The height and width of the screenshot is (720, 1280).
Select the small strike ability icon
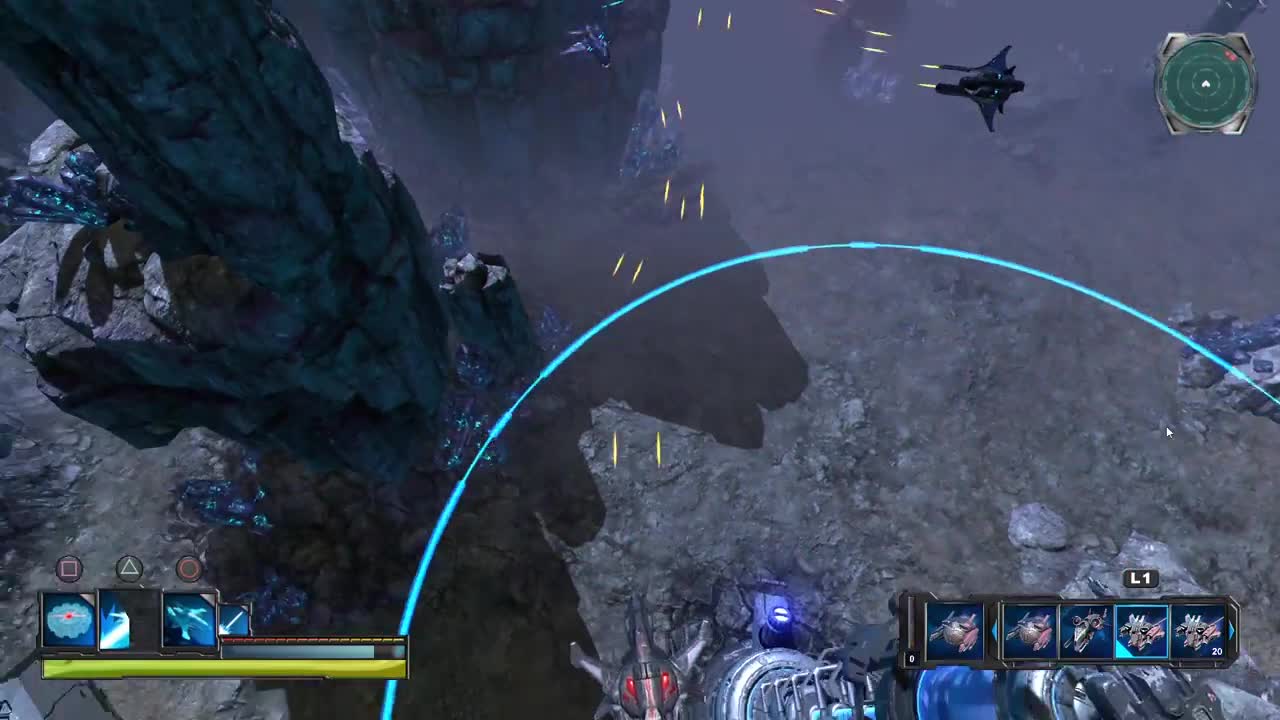tap(233, 620)
